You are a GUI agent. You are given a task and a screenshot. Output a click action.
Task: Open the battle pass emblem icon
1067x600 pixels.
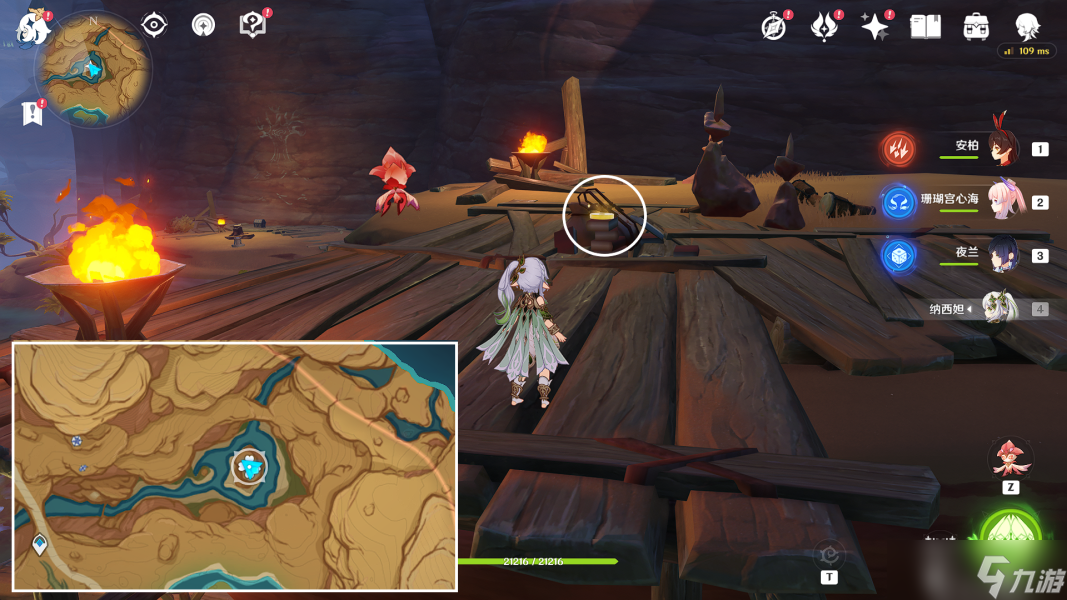pyautogui.click(x=824, y=27)
